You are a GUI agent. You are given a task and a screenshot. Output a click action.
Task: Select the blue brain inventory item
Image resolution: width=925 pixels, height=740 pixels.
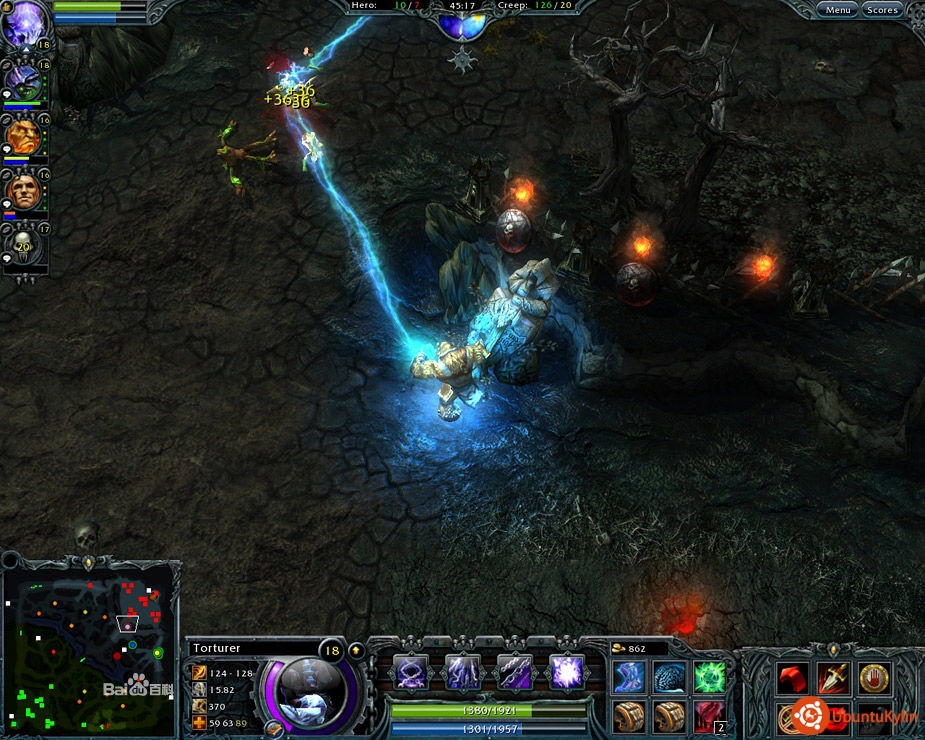click(x=669, y=677)
